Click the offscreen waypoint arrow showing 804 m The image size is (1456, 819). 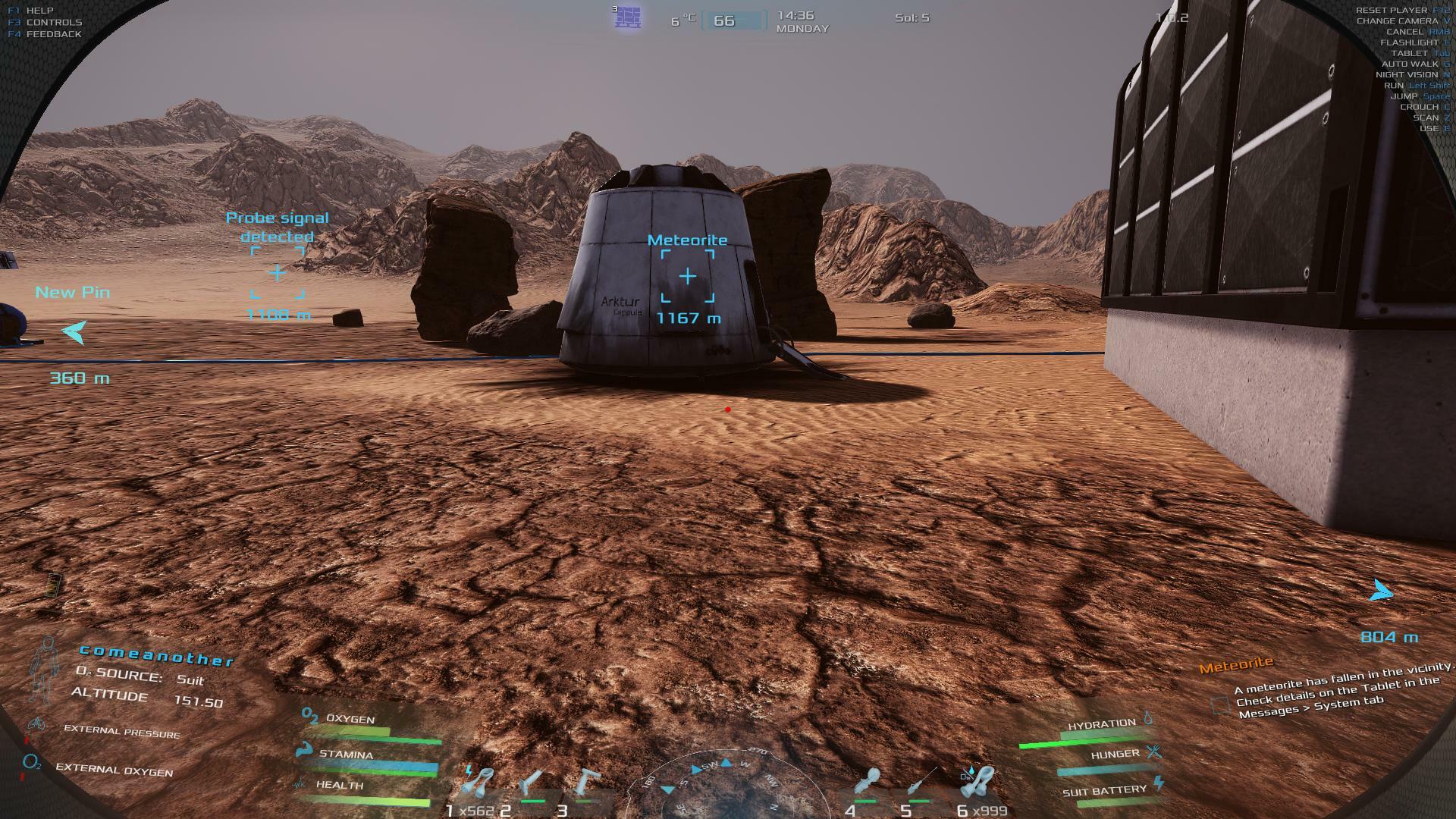pos(1382,591)
